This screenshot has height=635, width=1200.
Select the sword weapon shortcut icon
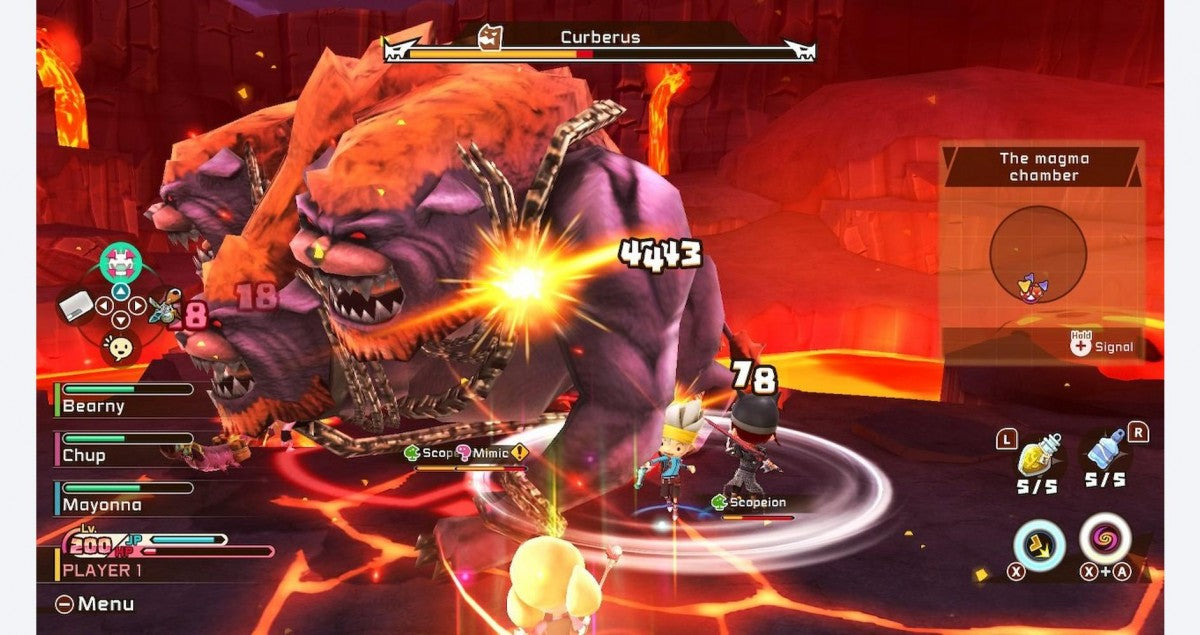pyautogui.click(x=163, y=306)
